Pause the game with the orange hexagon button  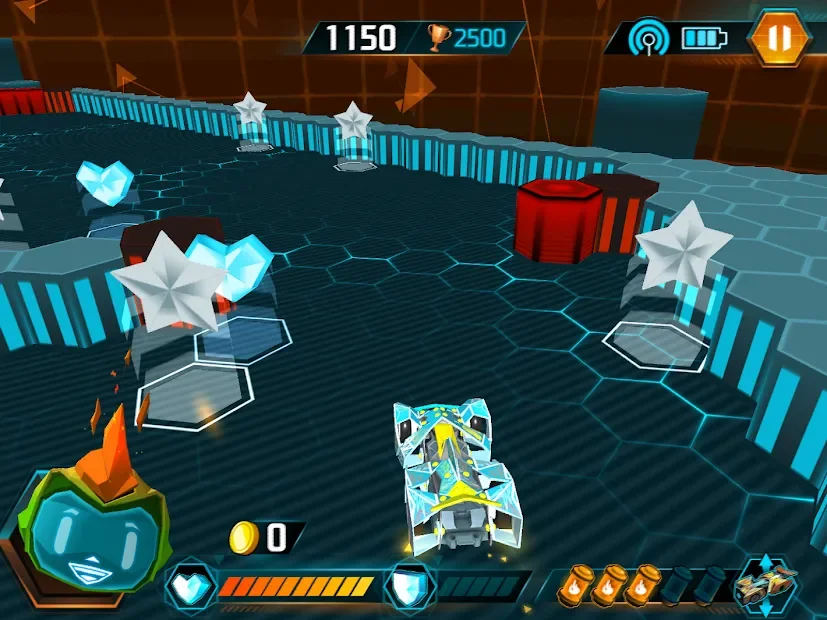tap(779, 38)
